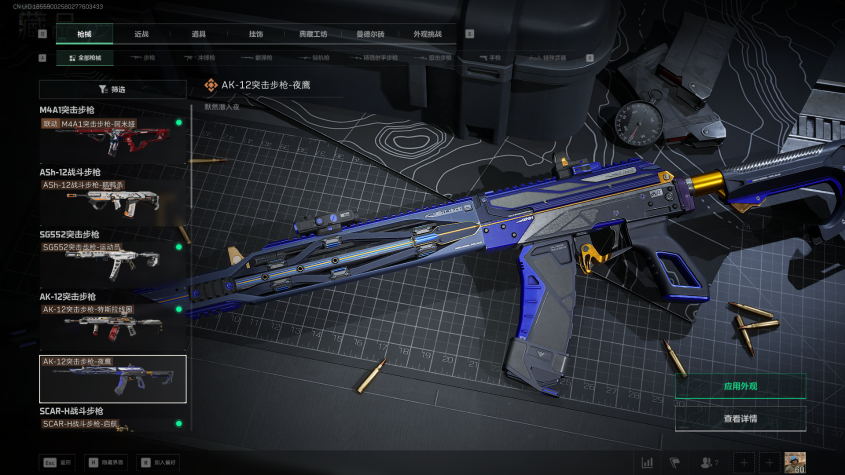Open the friends list icon
Image resolution: width=845 pixels, height=475 pixels.
coord(709,462)
